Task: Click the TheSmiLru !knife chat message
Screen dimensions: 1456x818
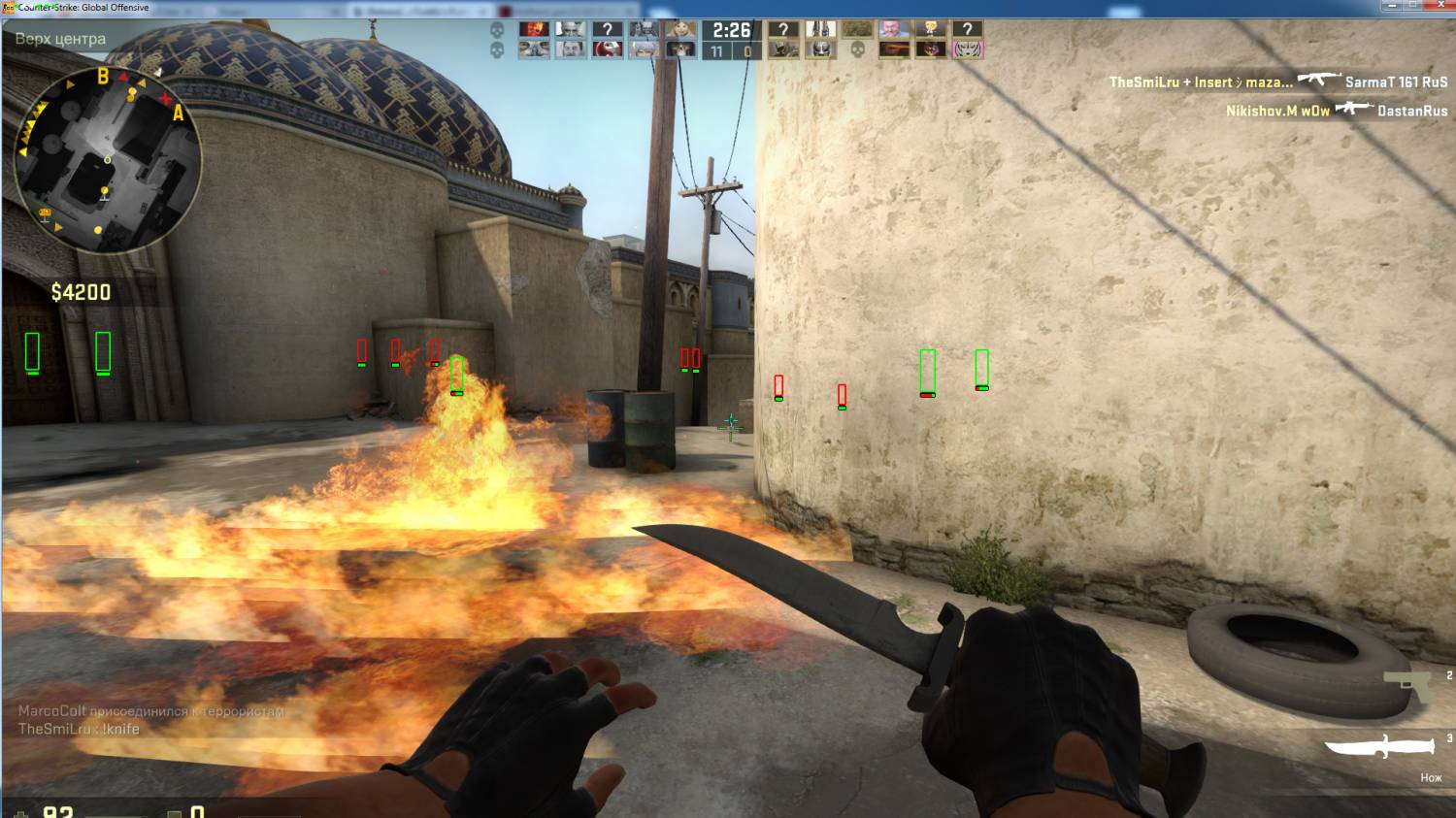Action: tap(79, 729)
